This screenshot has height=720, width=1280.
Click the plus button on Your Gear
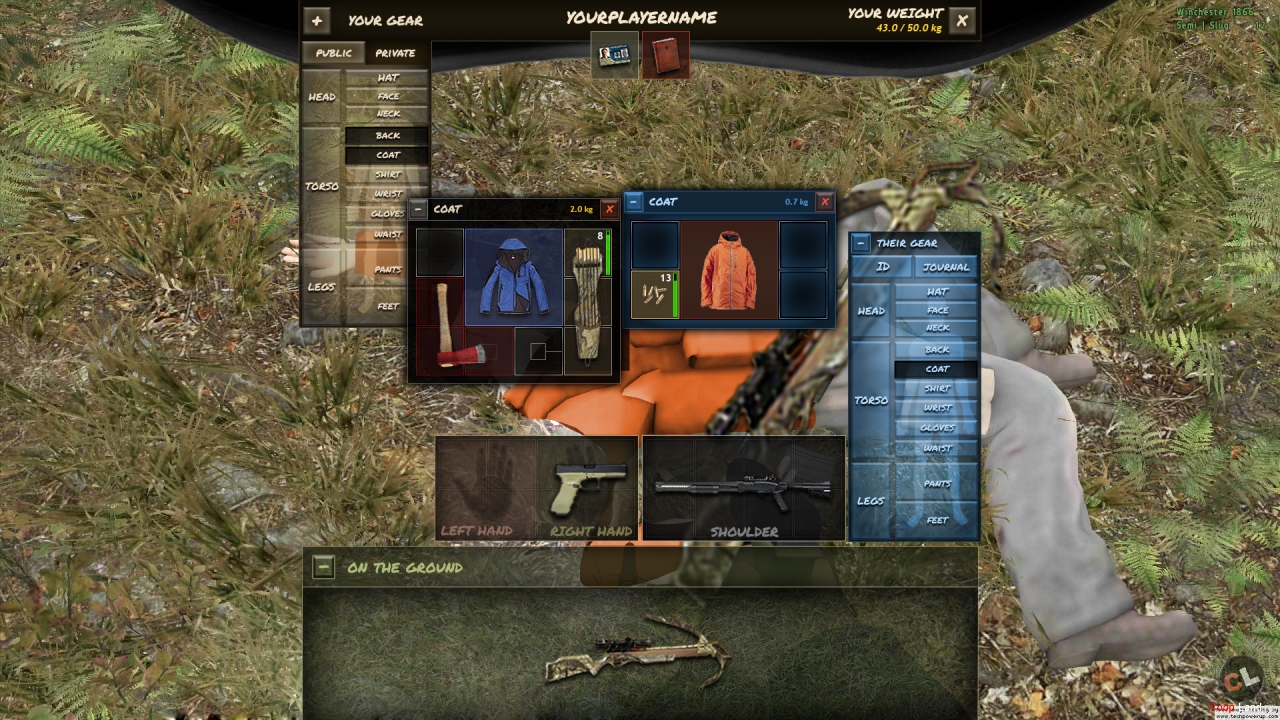point(316,20)
